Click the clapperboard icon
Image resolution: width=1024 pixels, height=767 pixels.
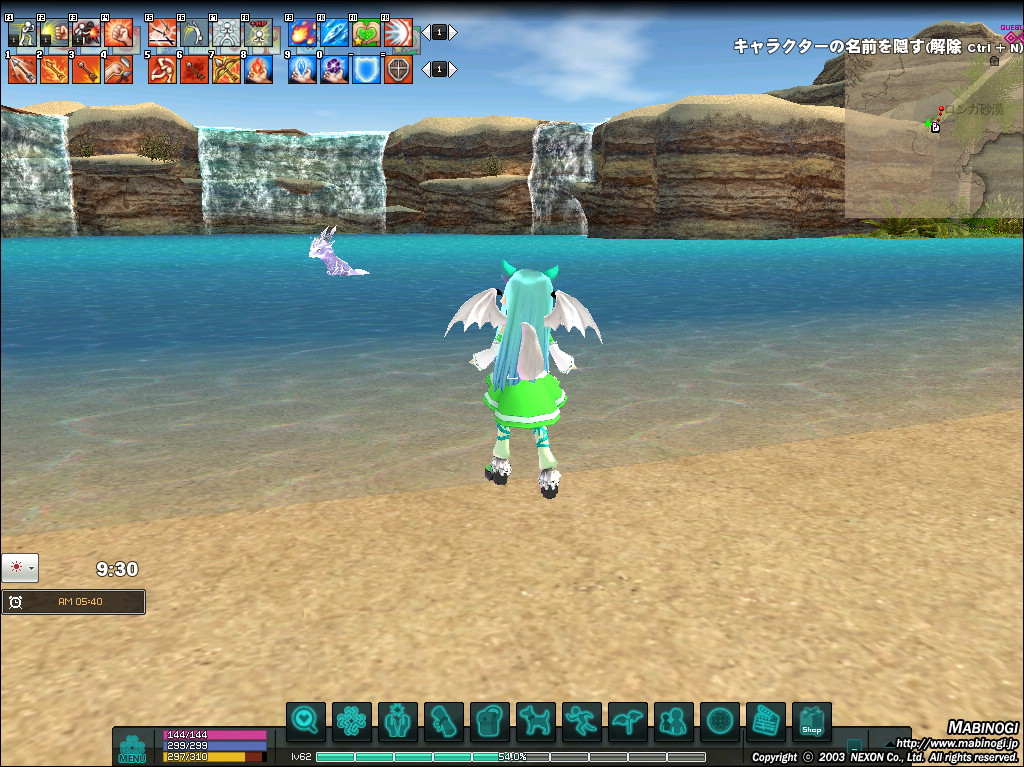pos(765,721)
